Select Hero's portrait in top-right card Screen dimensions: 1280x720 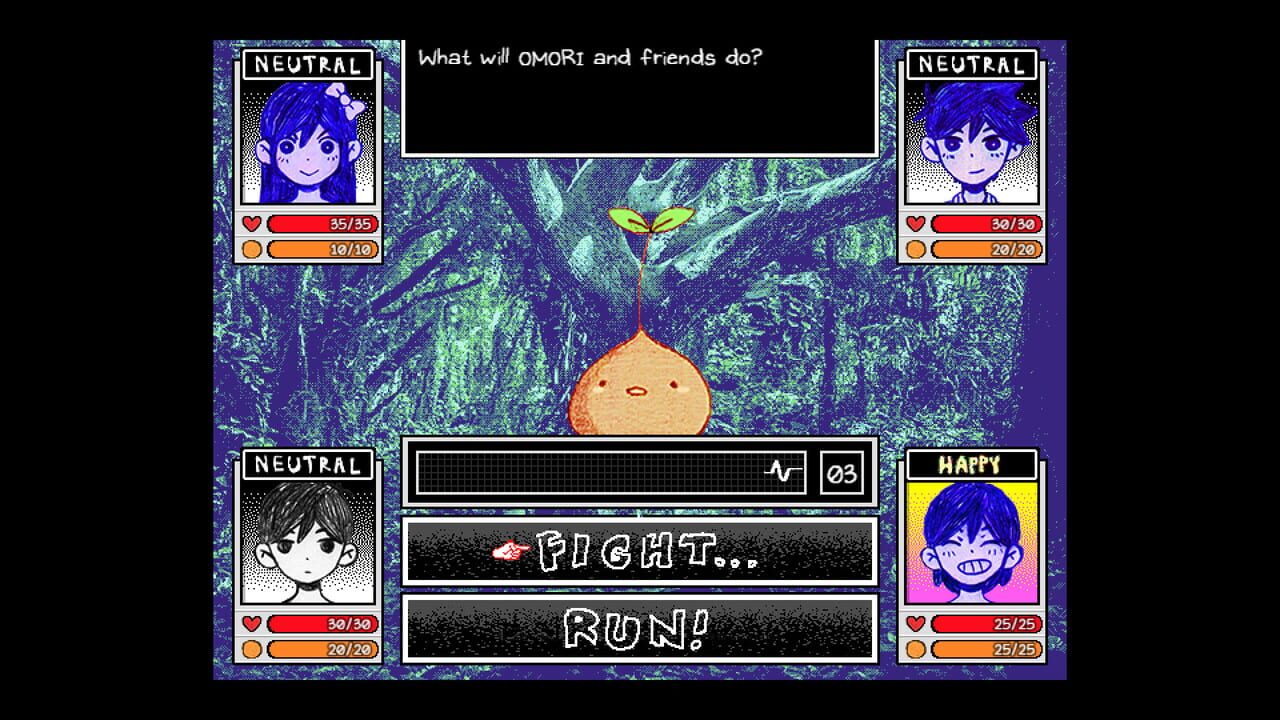[972, 140]
